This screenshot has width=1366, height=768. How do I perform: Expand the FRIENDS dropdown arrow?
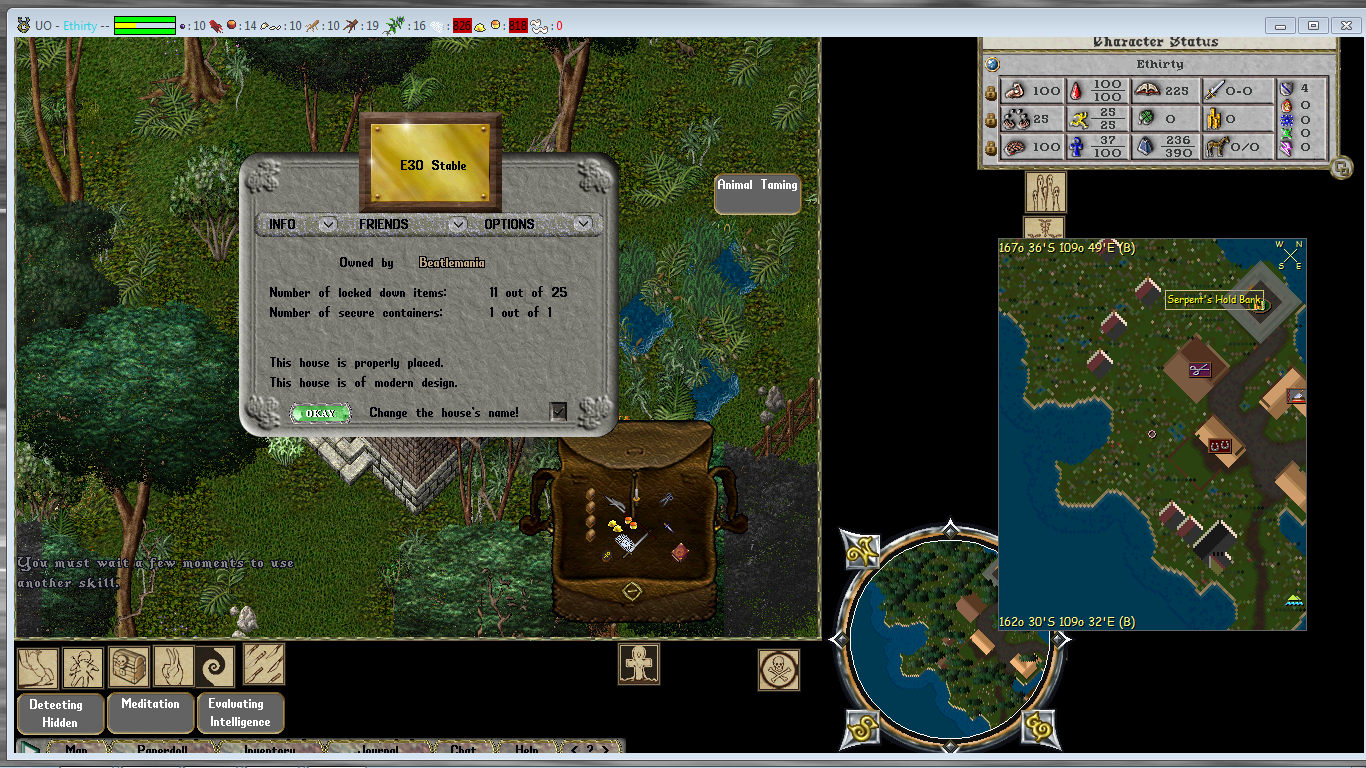click(457, 224)
